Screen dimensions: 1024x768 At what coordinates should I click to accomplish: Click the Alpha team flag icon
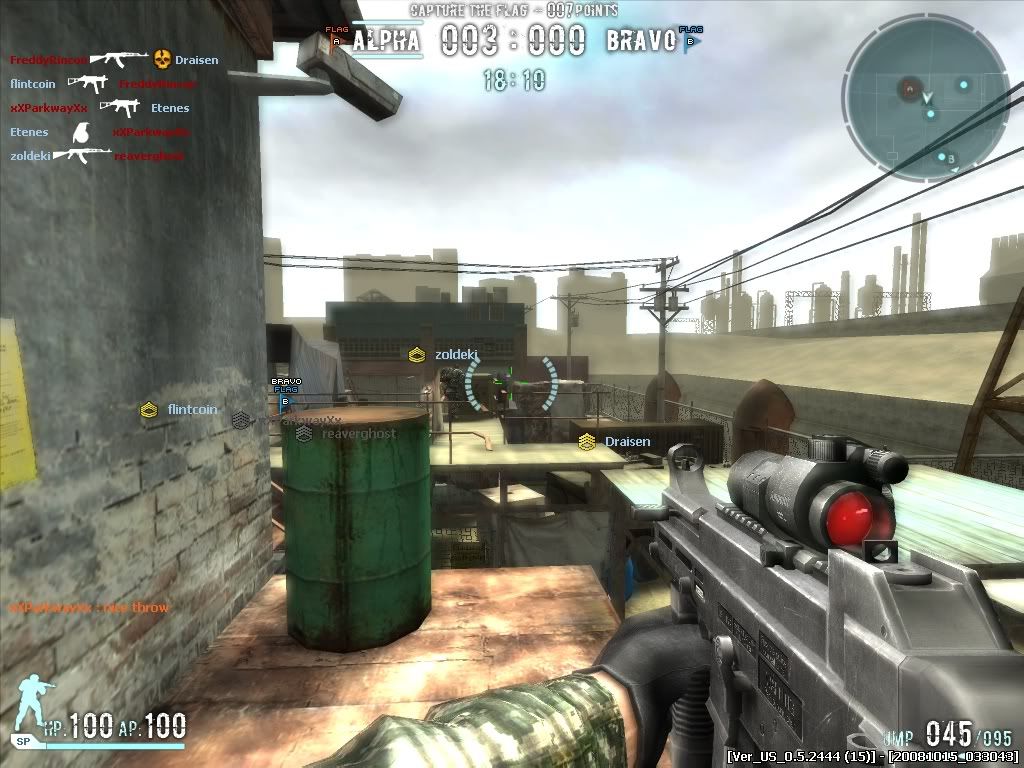[x=336, y=38]
